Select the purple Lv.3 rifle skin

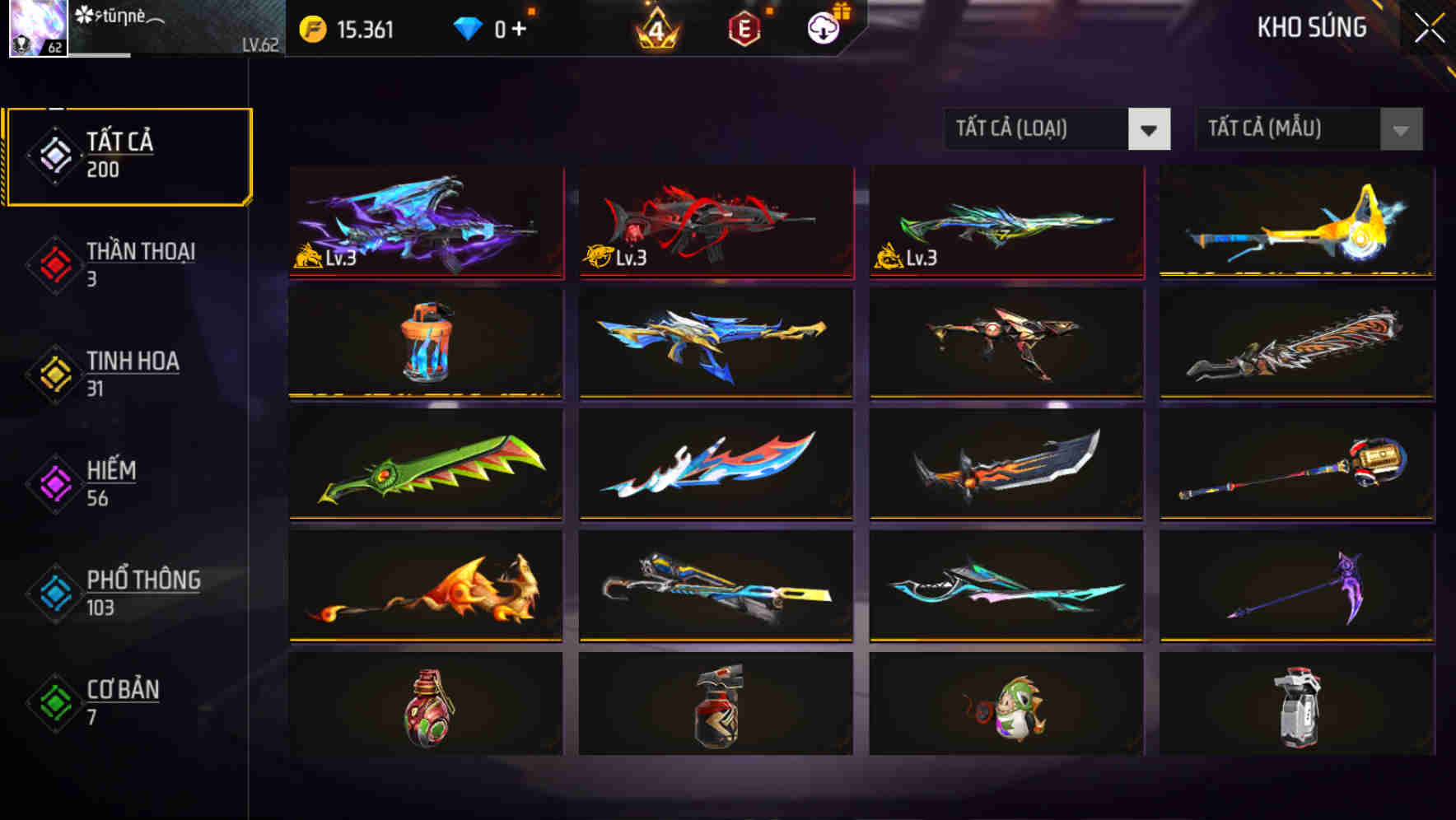tap(427, 222)
